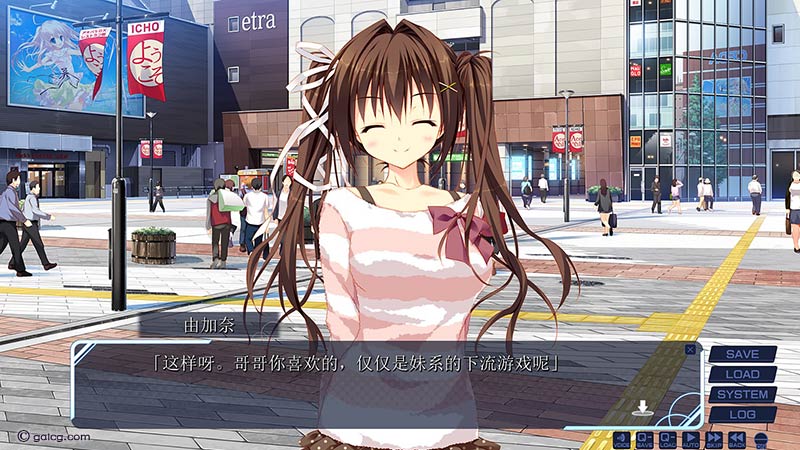The image size is (800, 450).
Task: Activate SKIP mode
Action: 714,439
